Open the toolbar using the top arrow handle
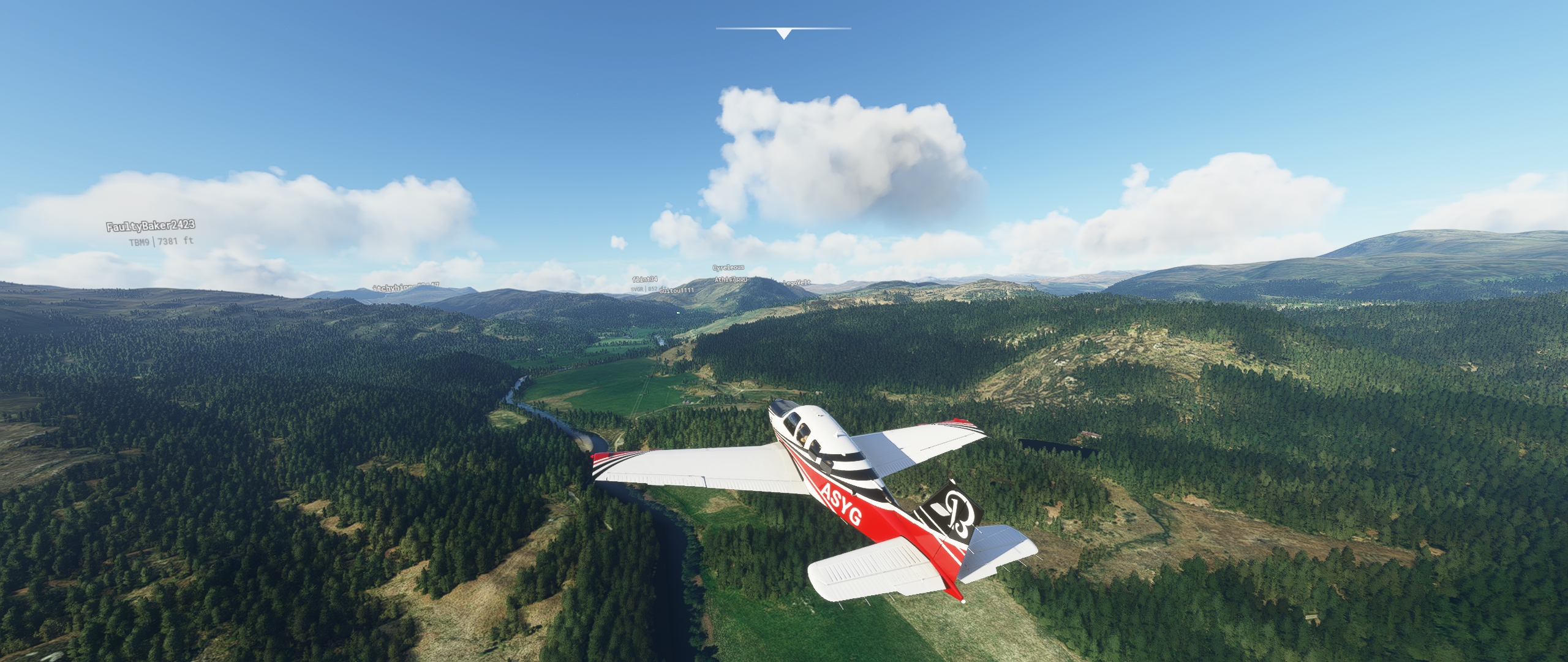 tap(783, 33)
